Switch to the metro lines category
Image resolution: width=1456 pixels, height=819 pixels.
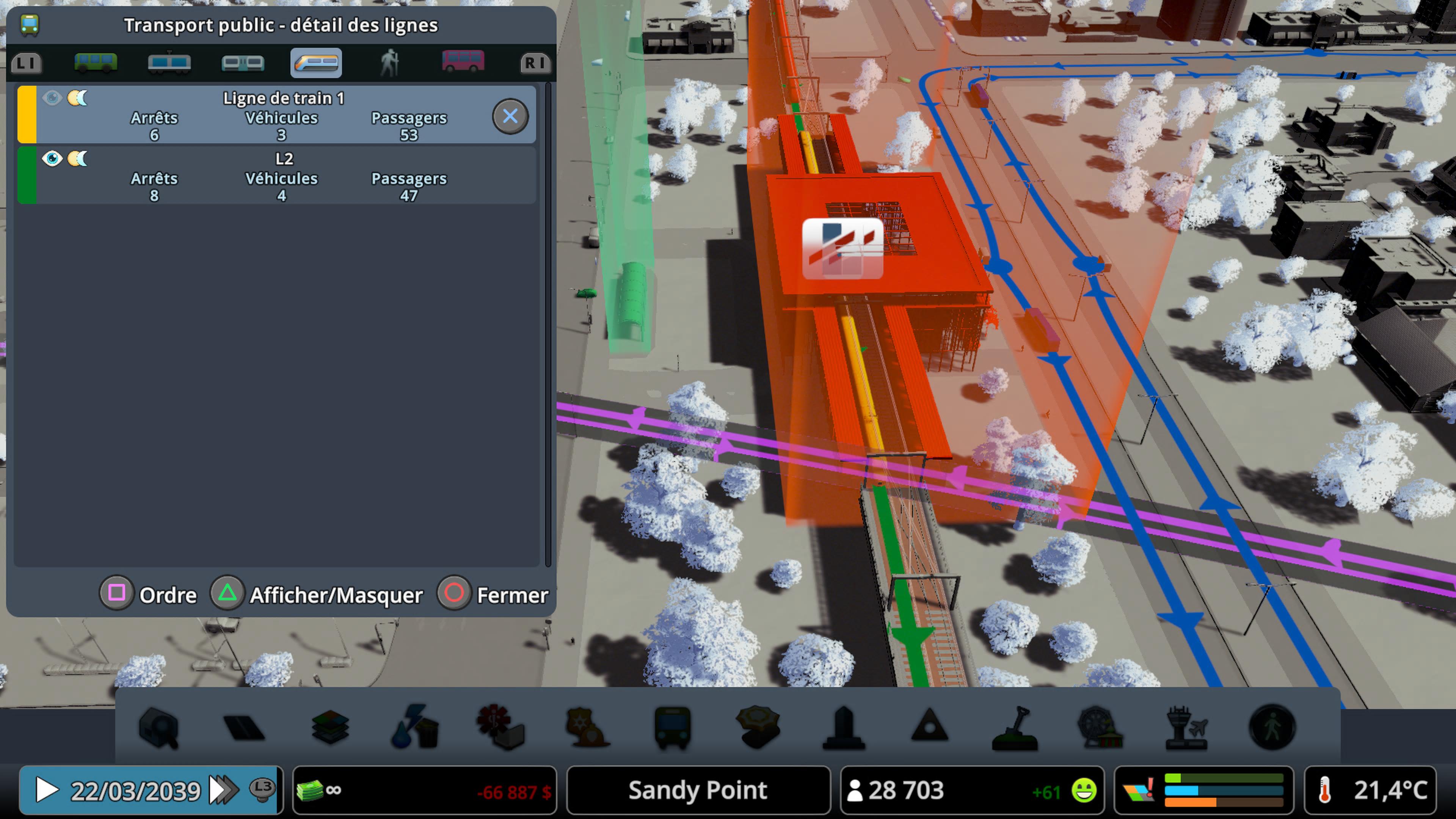243,63
